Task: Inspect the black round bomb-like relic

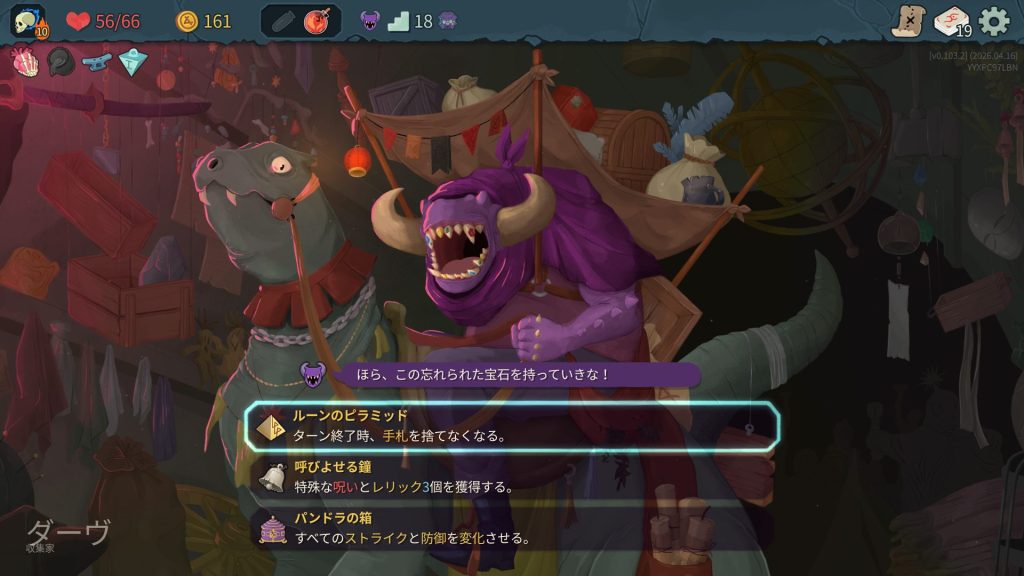Action: tap(61, 62)
